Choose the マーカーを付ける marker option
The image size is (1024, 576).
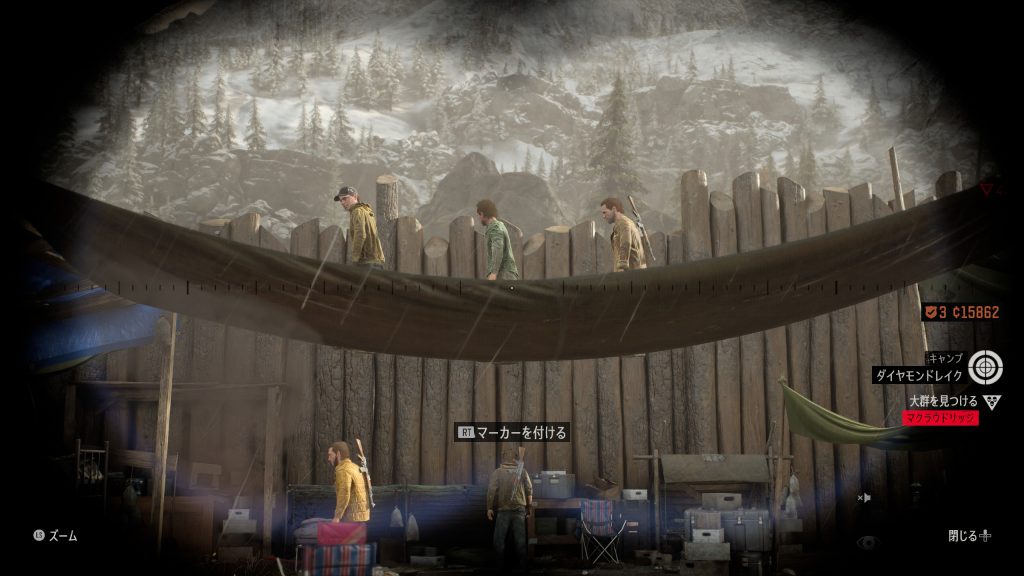point(513,433)
